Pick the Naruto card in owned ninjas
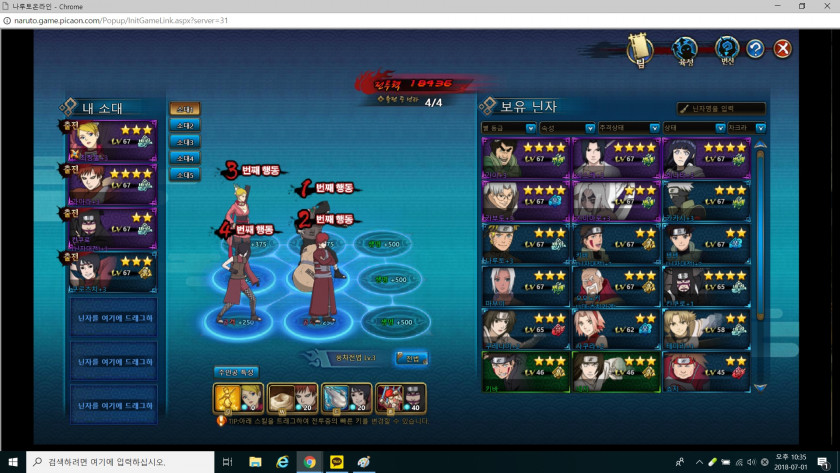 point(511,241)
